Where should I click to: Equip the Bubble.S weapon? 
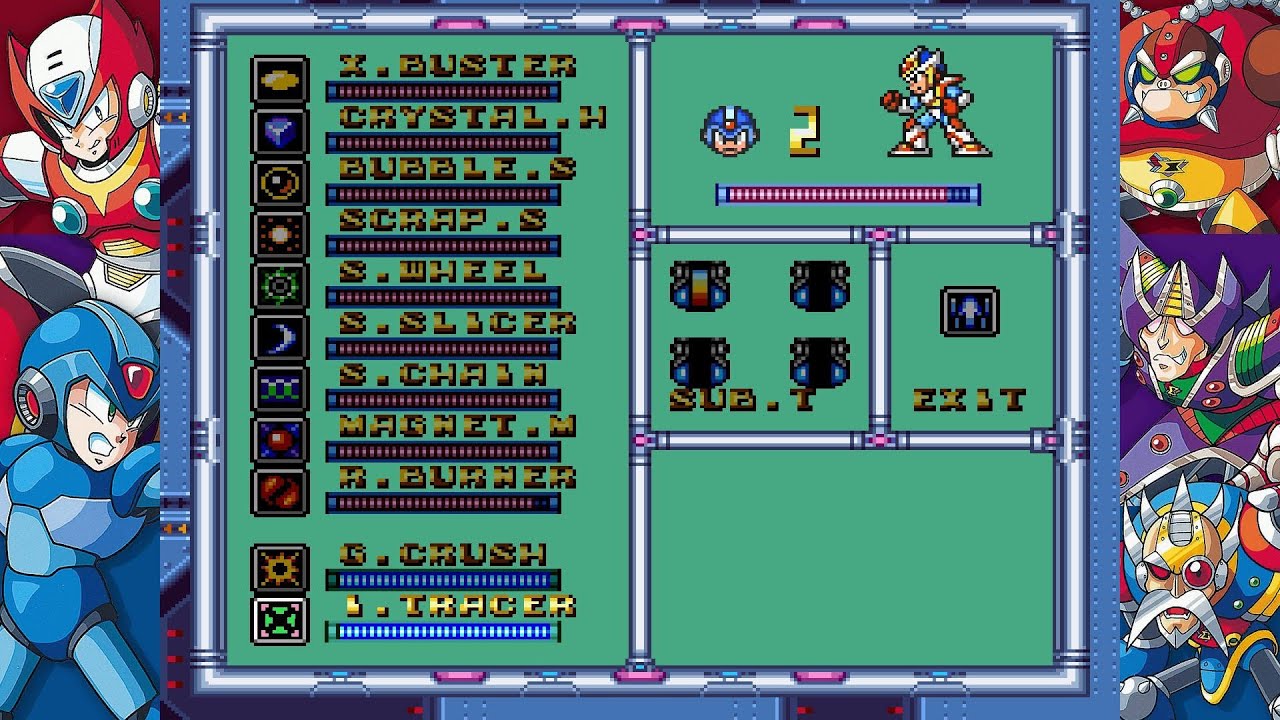457,169
